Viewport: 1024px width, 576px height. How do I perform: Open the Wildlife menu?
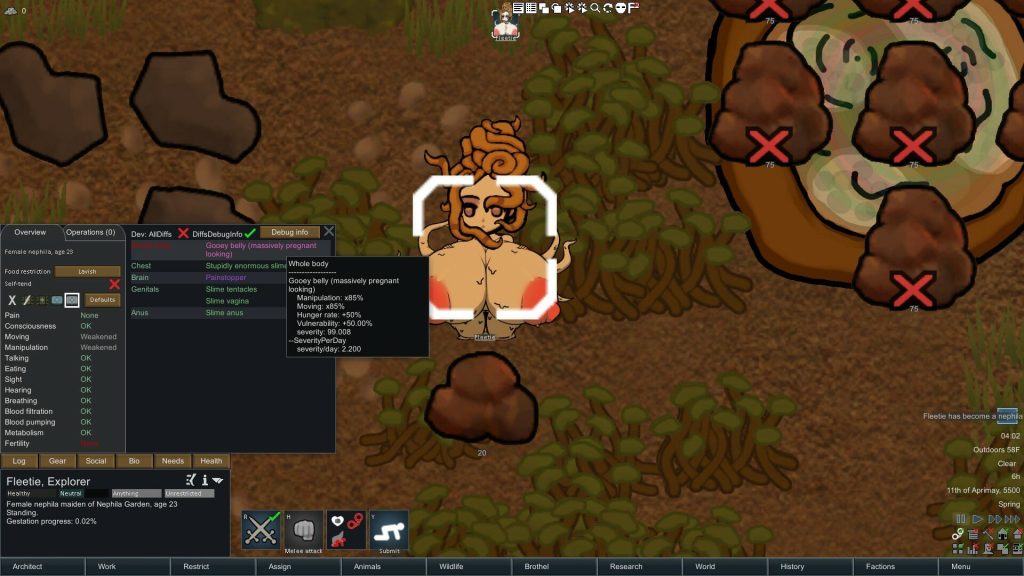[451, 566]
